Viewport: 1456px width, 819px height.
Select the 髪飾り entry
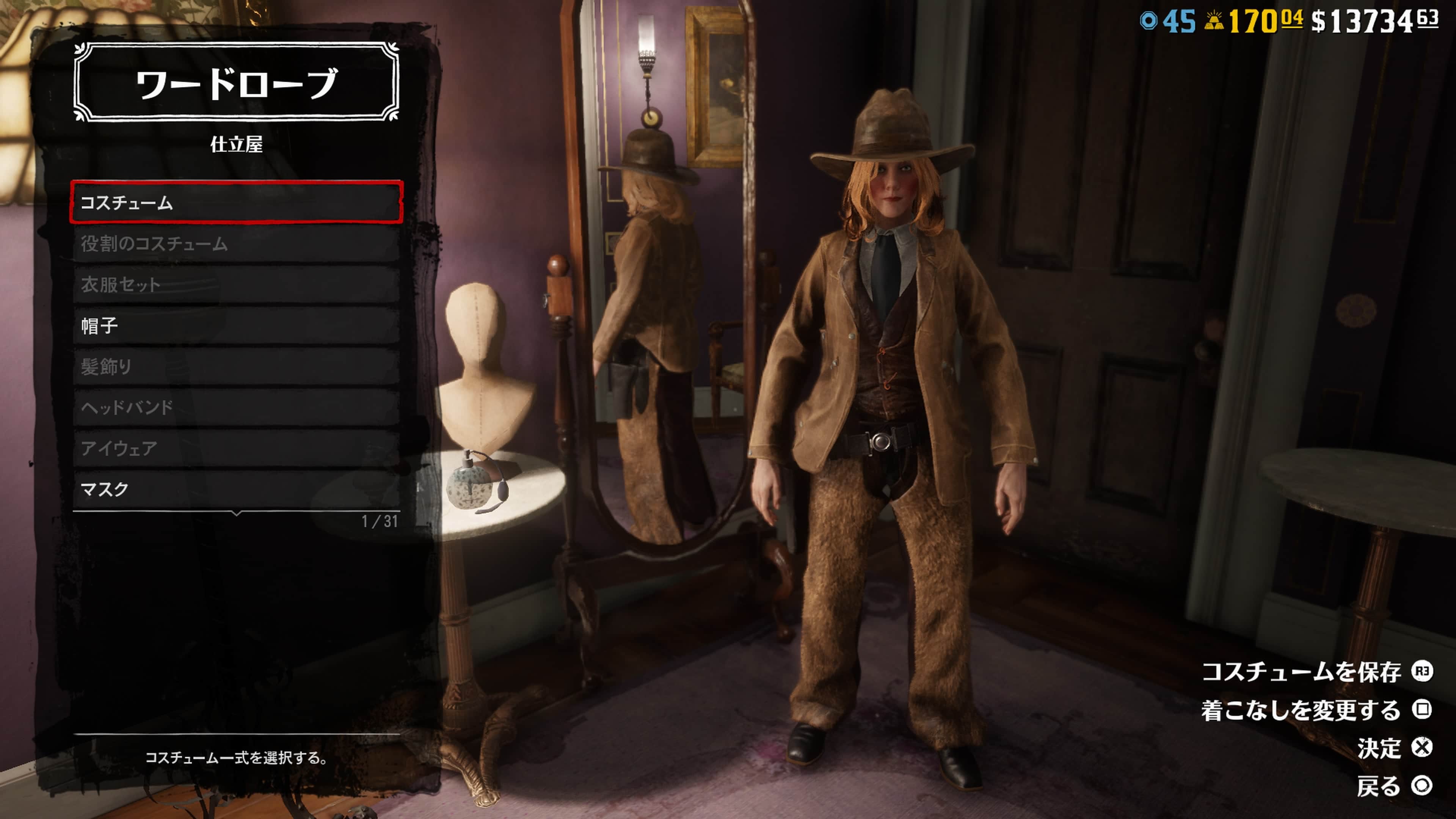(x=236, y=366)
